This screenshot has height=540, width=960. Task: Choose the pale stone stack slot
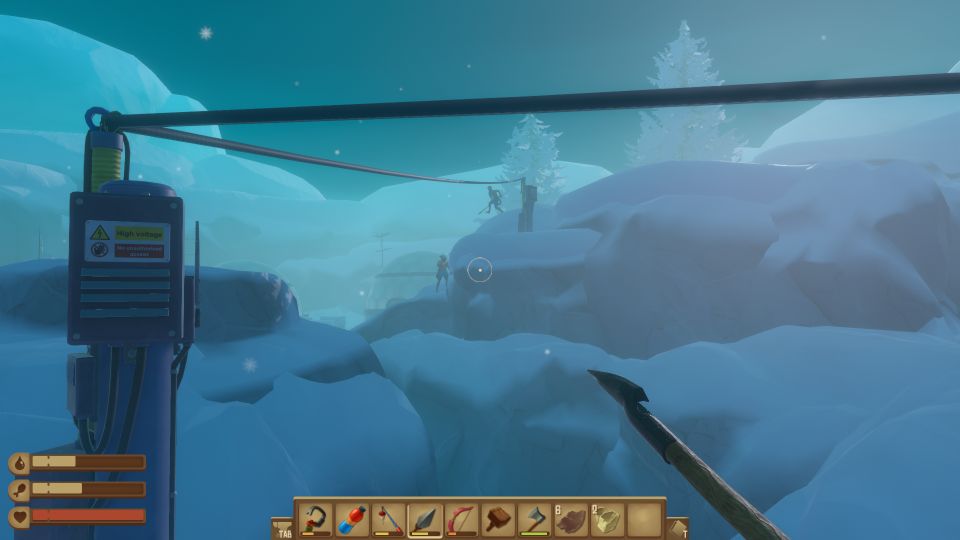(x=608, y=519)
